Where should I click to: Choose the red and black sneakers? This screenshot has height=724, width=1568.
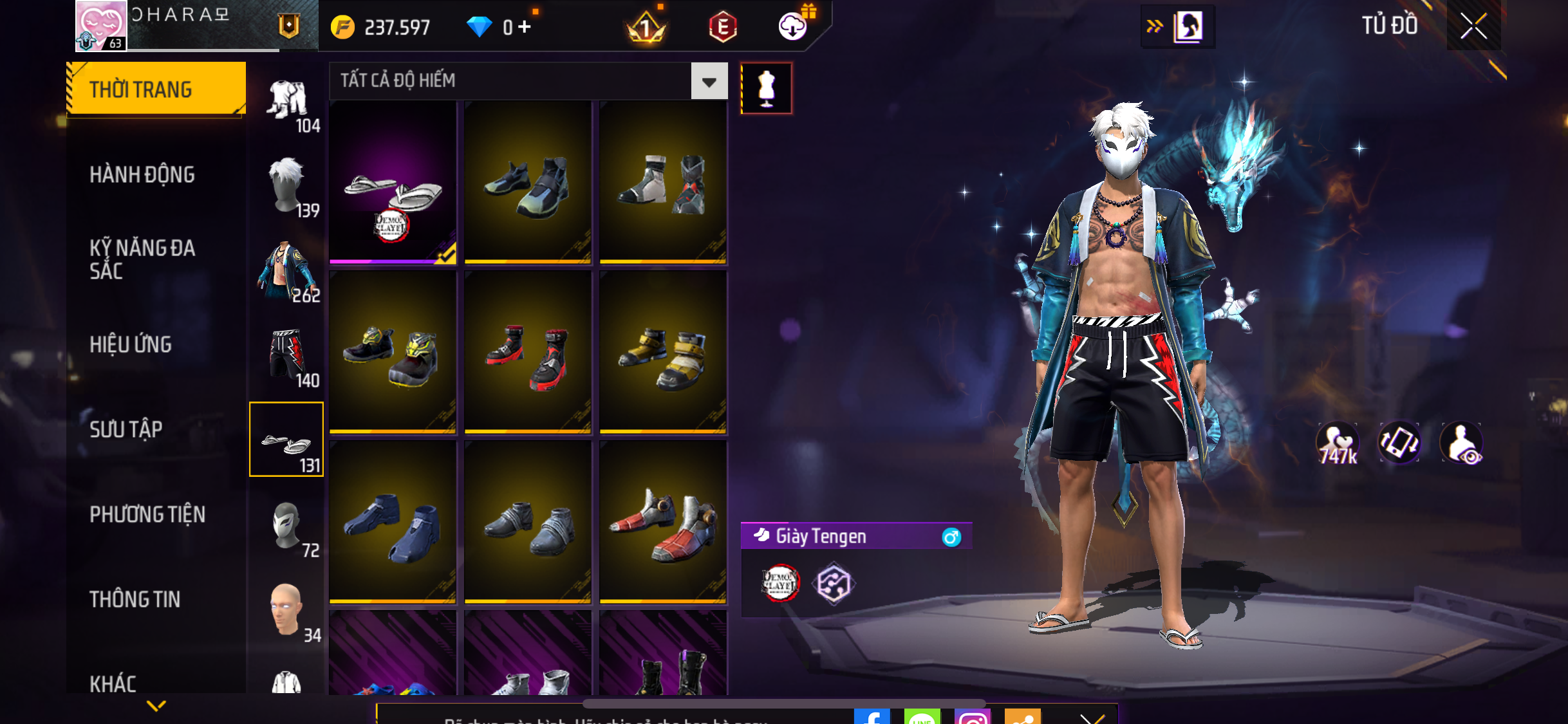[x=528, y=352]
